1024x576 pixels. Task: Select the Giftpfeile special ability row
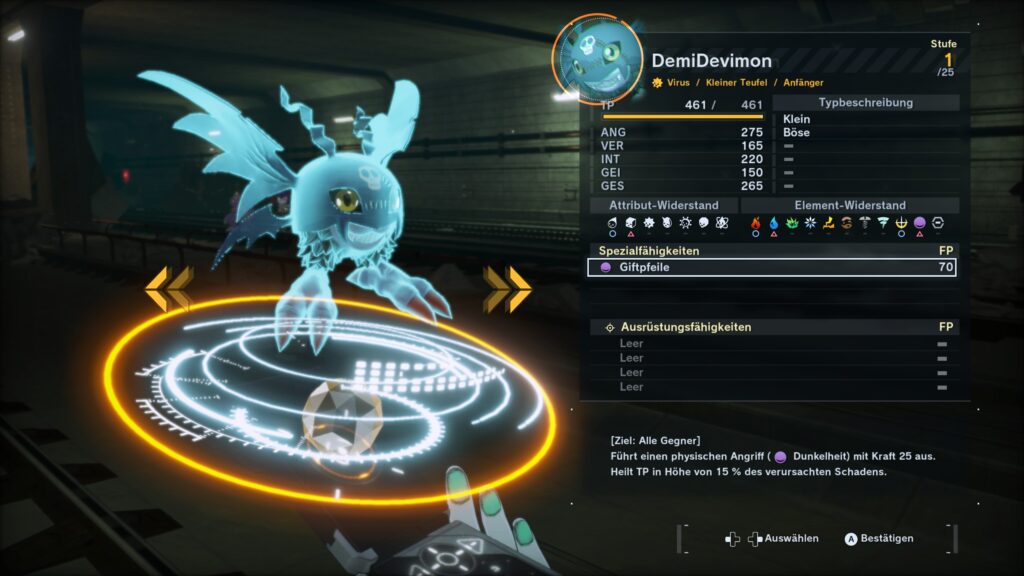(771, 268)
